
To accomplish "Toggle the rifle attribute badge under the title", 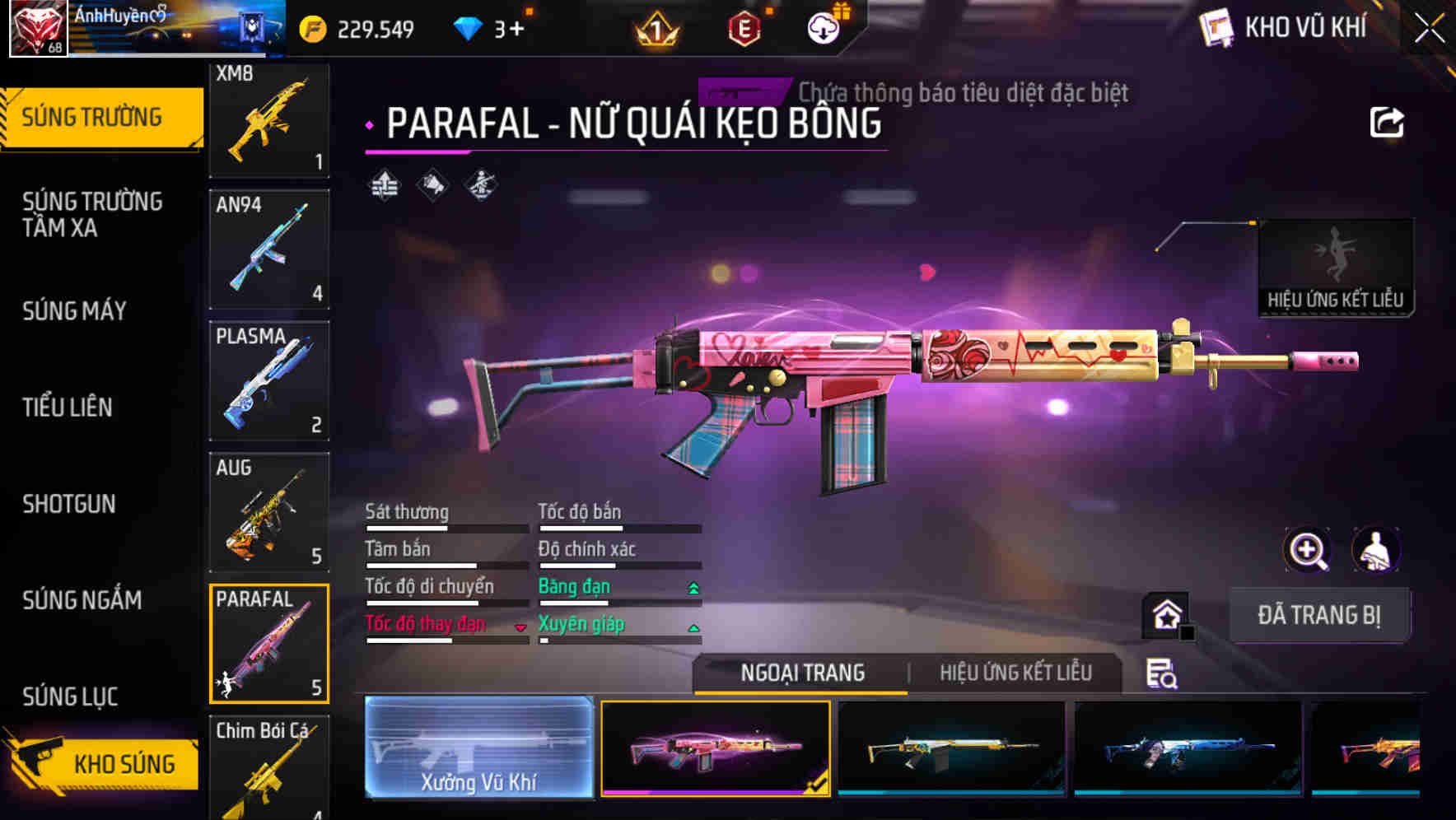I will pyautogui.click(x=482, y=186).
